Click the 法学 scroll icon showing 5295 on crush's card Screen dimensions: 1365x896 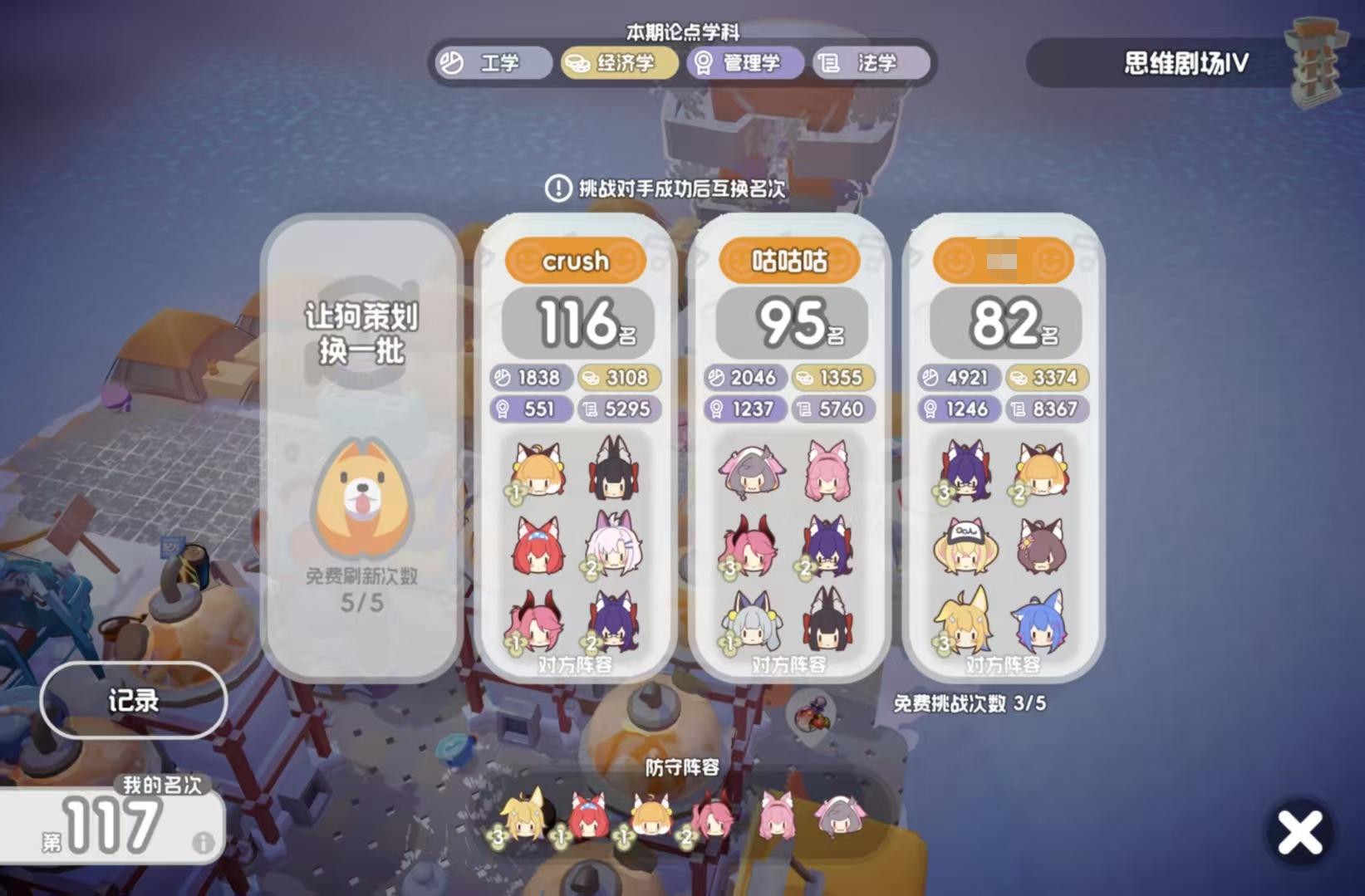[588, 410]
